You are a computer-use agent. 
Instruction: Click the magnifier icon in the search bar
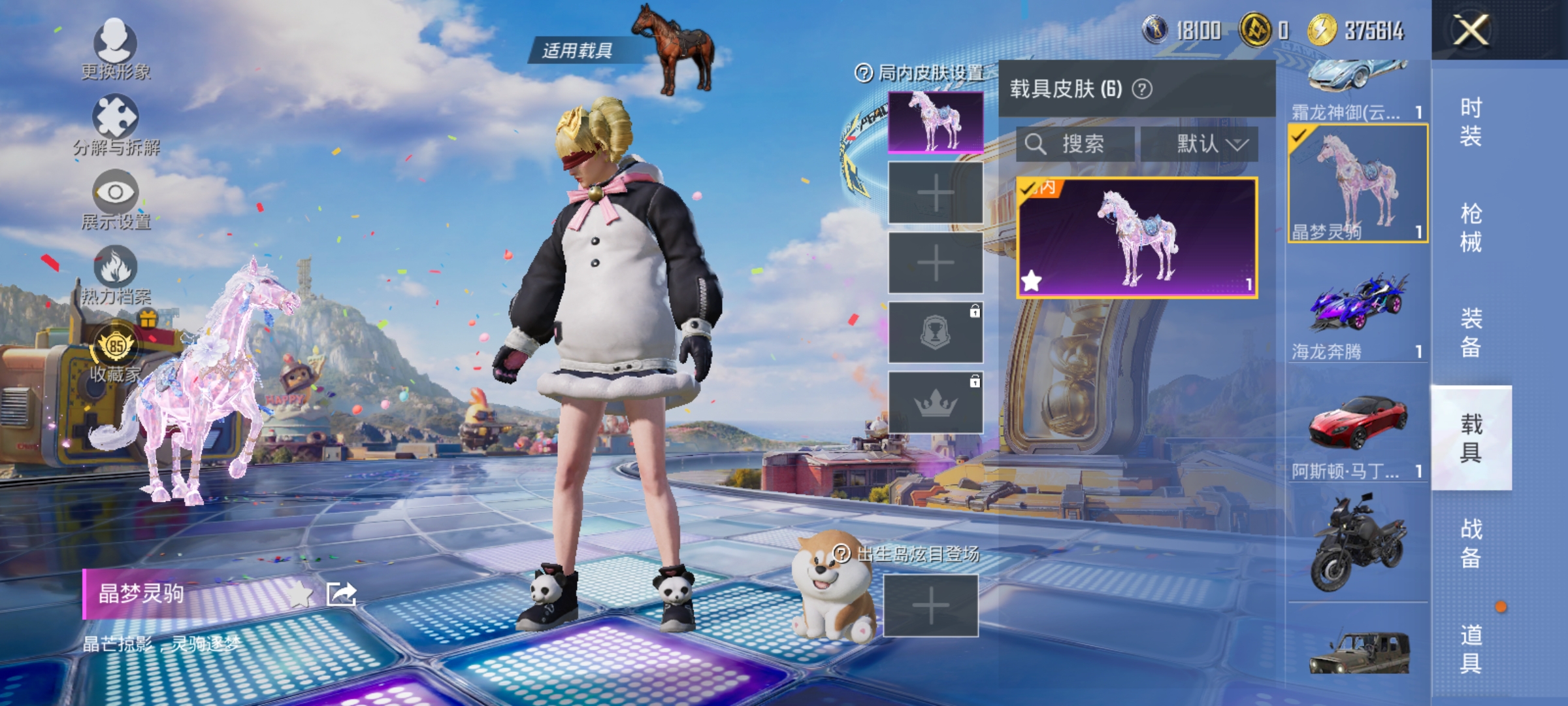click(1036, 145)
